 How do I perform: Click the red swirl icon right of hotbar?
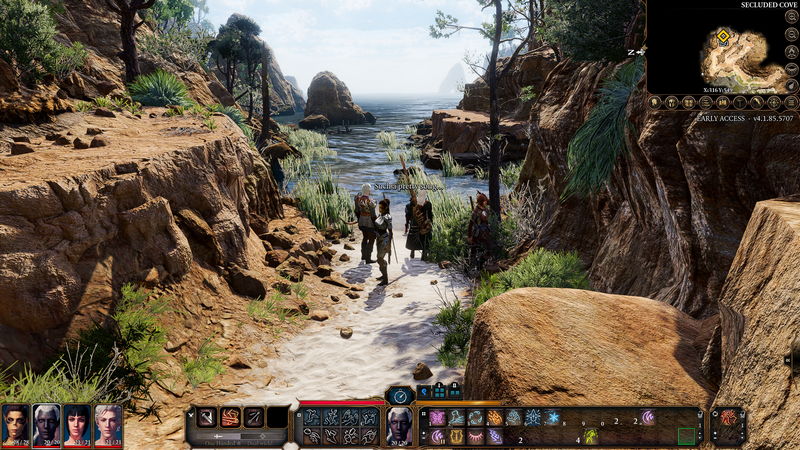[727, 418]
